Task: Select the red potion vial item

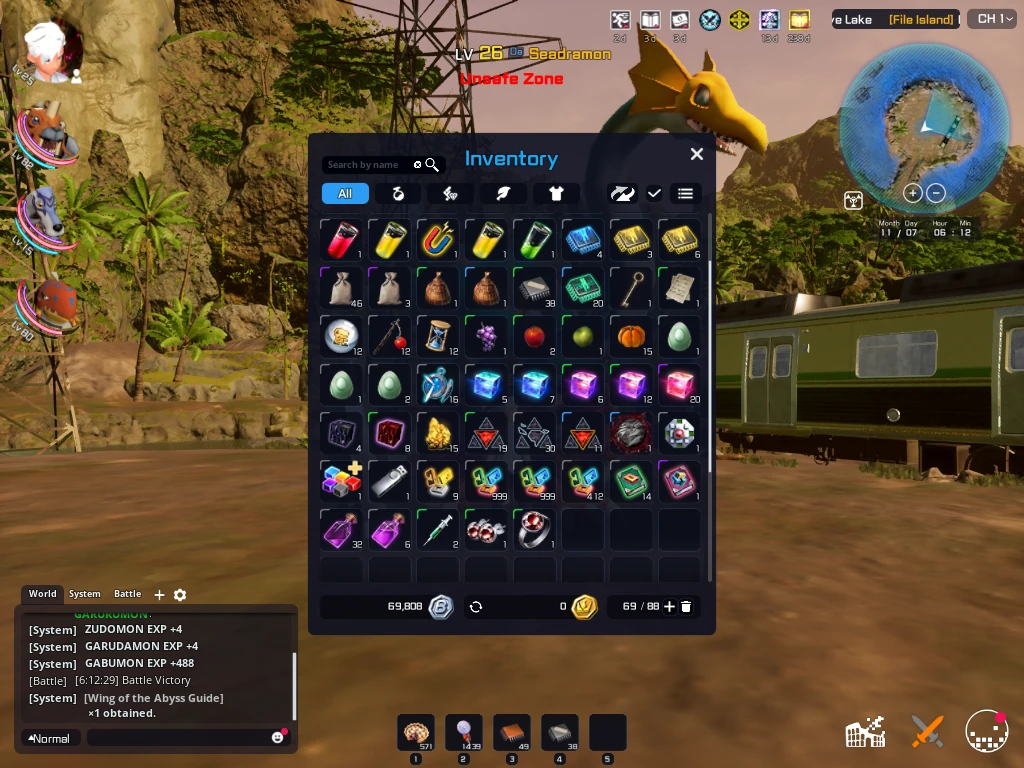Action: click(341, 240)
